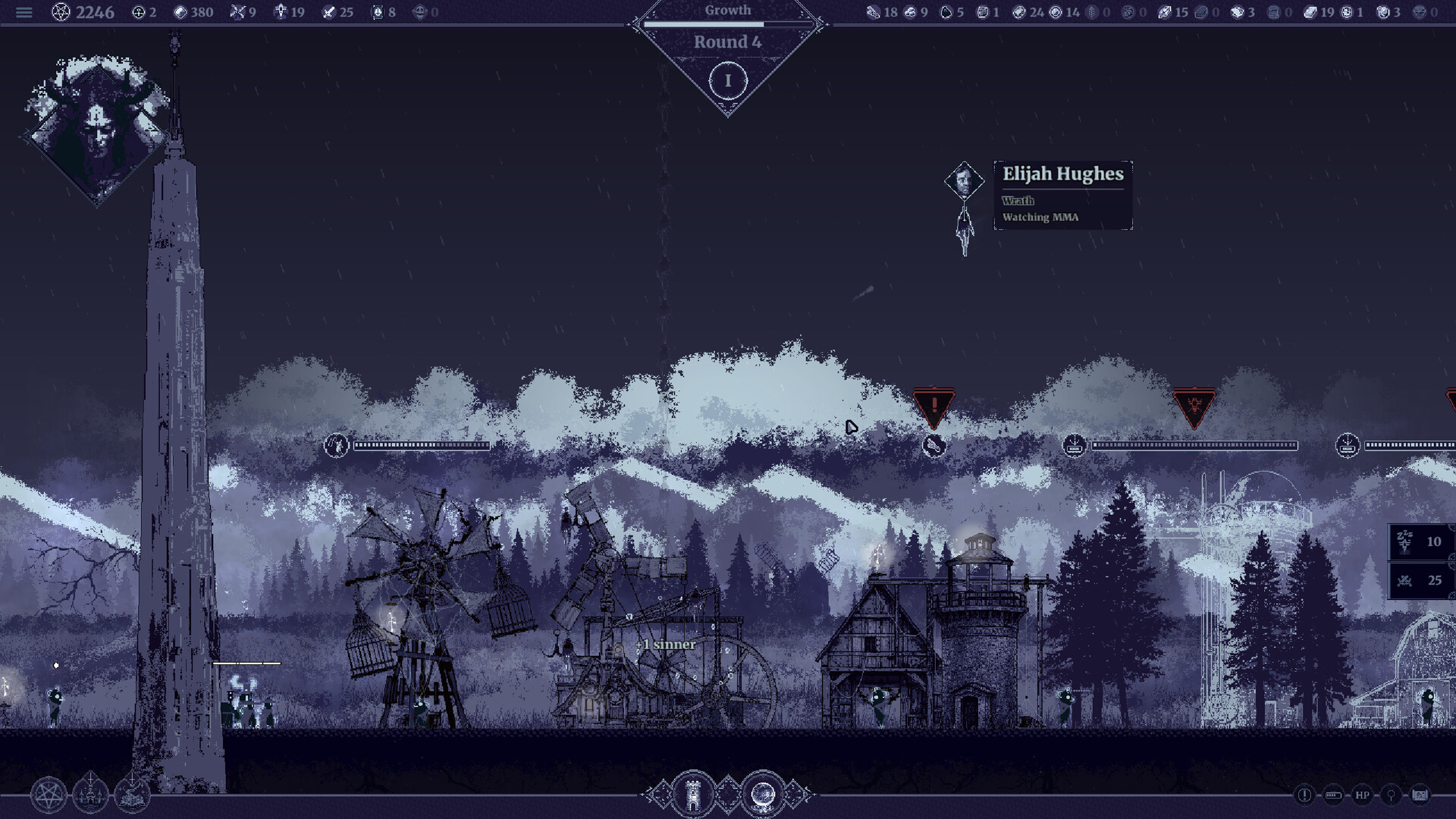Click the red demon-face warning marker
This screenshot has height=819, width=1456.
click(1194, 406)
